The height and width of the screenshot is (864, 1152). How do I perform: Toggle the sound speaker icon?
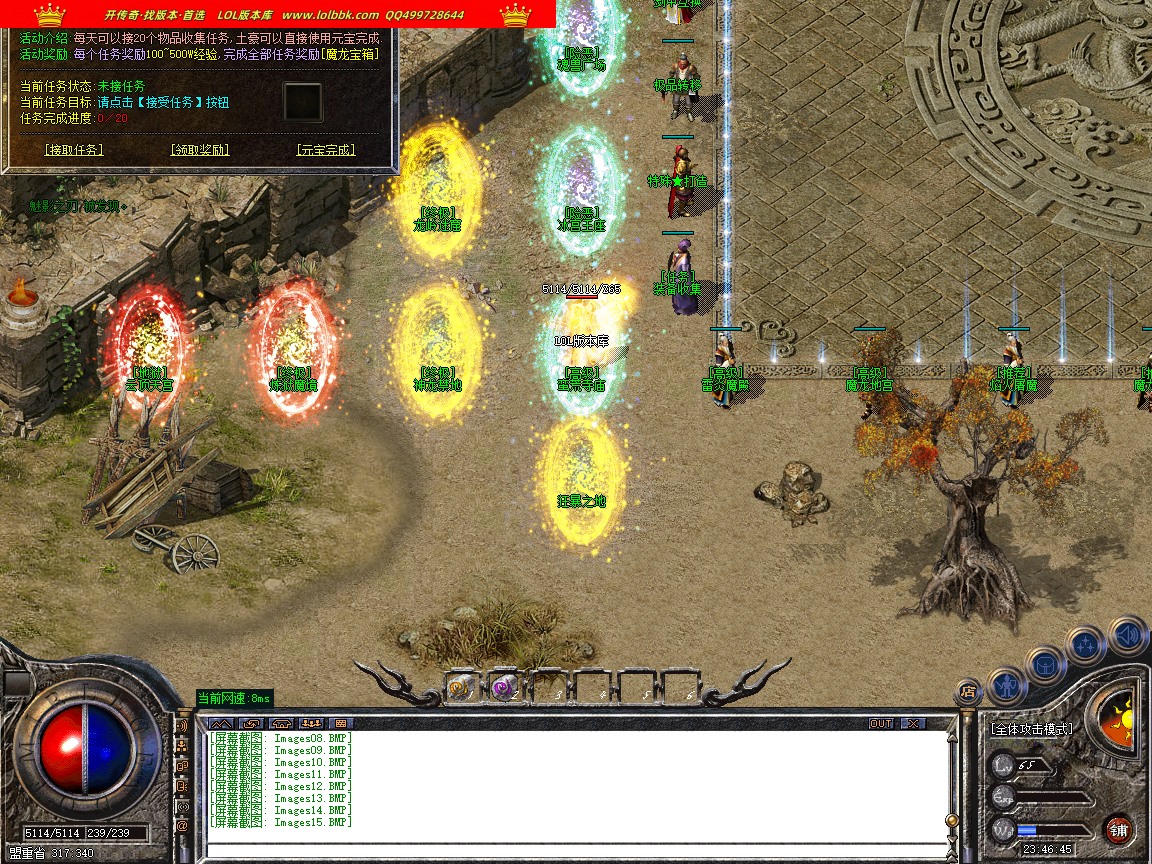1127,634
